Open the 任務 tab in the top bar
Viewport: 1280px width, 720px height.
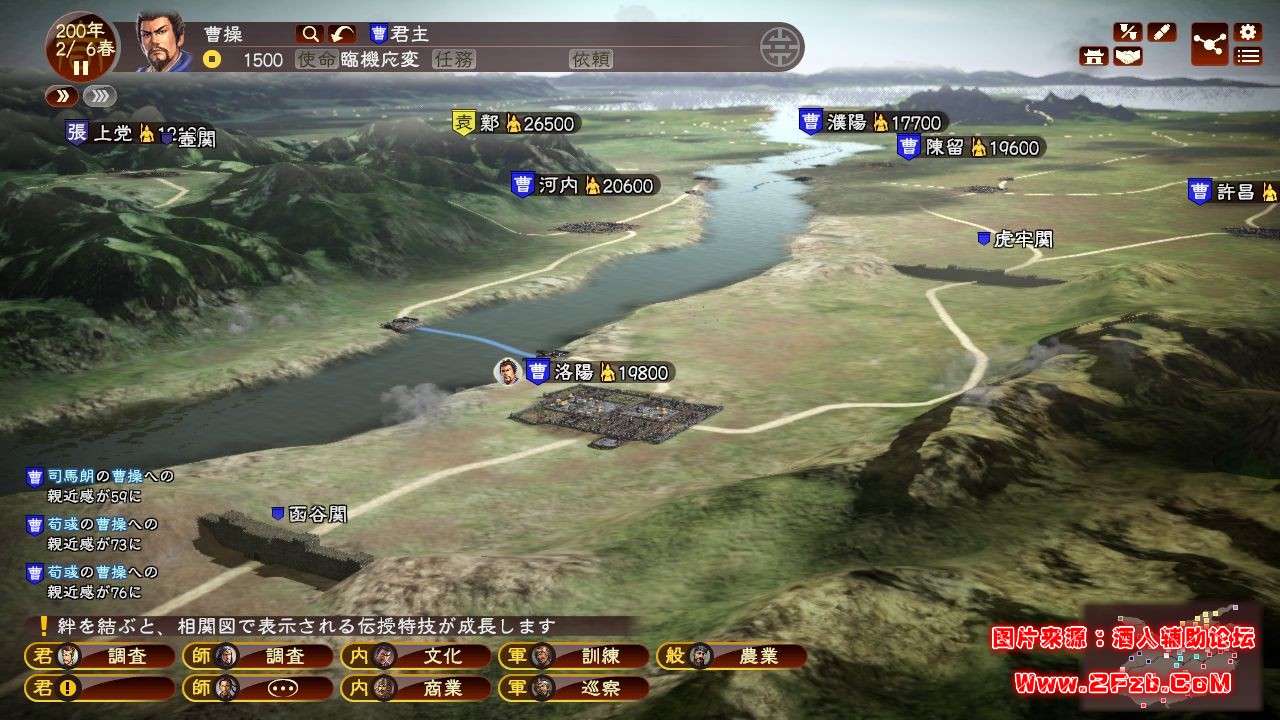453,60
